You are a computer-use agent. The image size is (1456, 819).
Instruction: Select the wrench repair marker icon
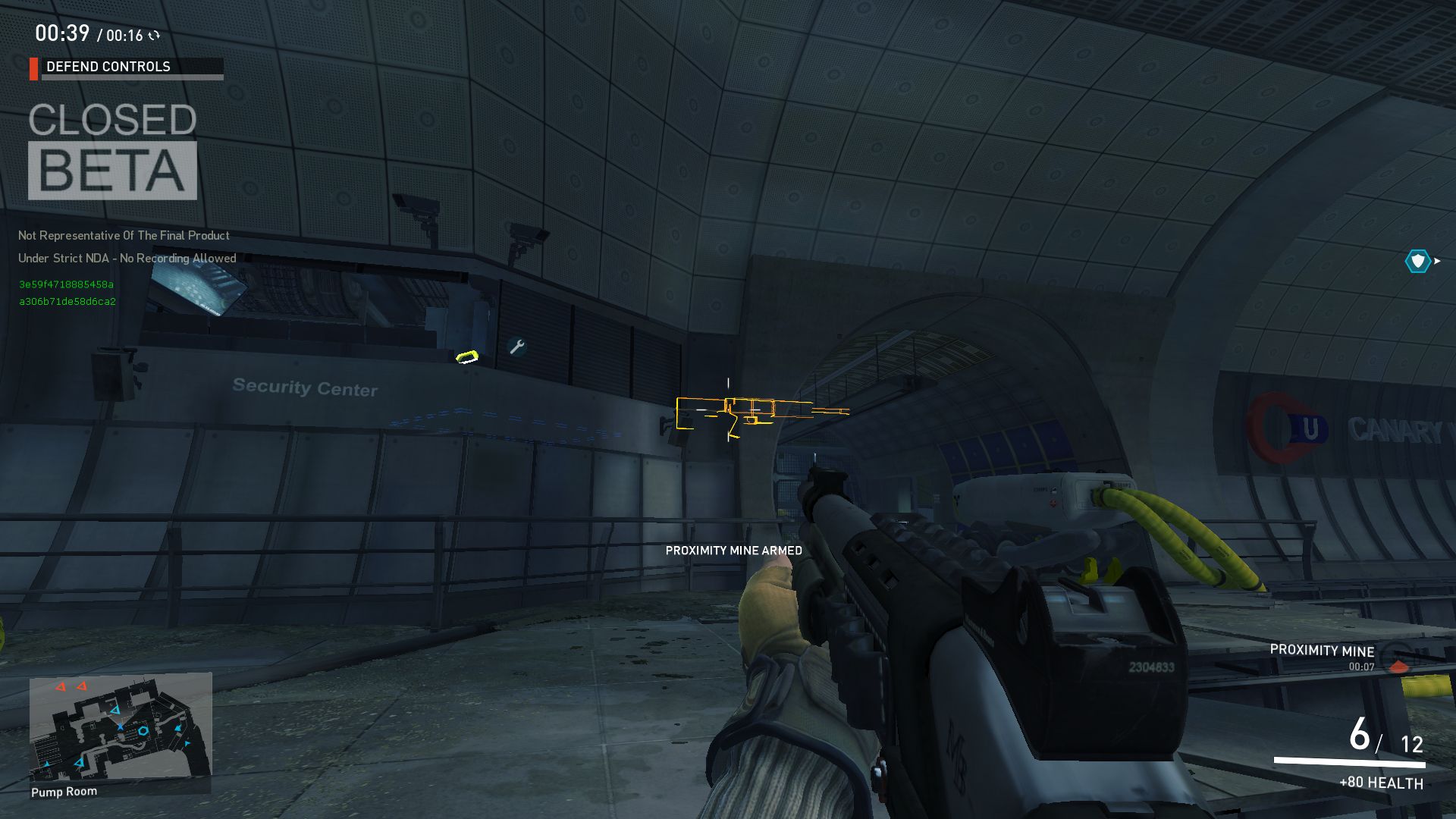tap(517, 347)
